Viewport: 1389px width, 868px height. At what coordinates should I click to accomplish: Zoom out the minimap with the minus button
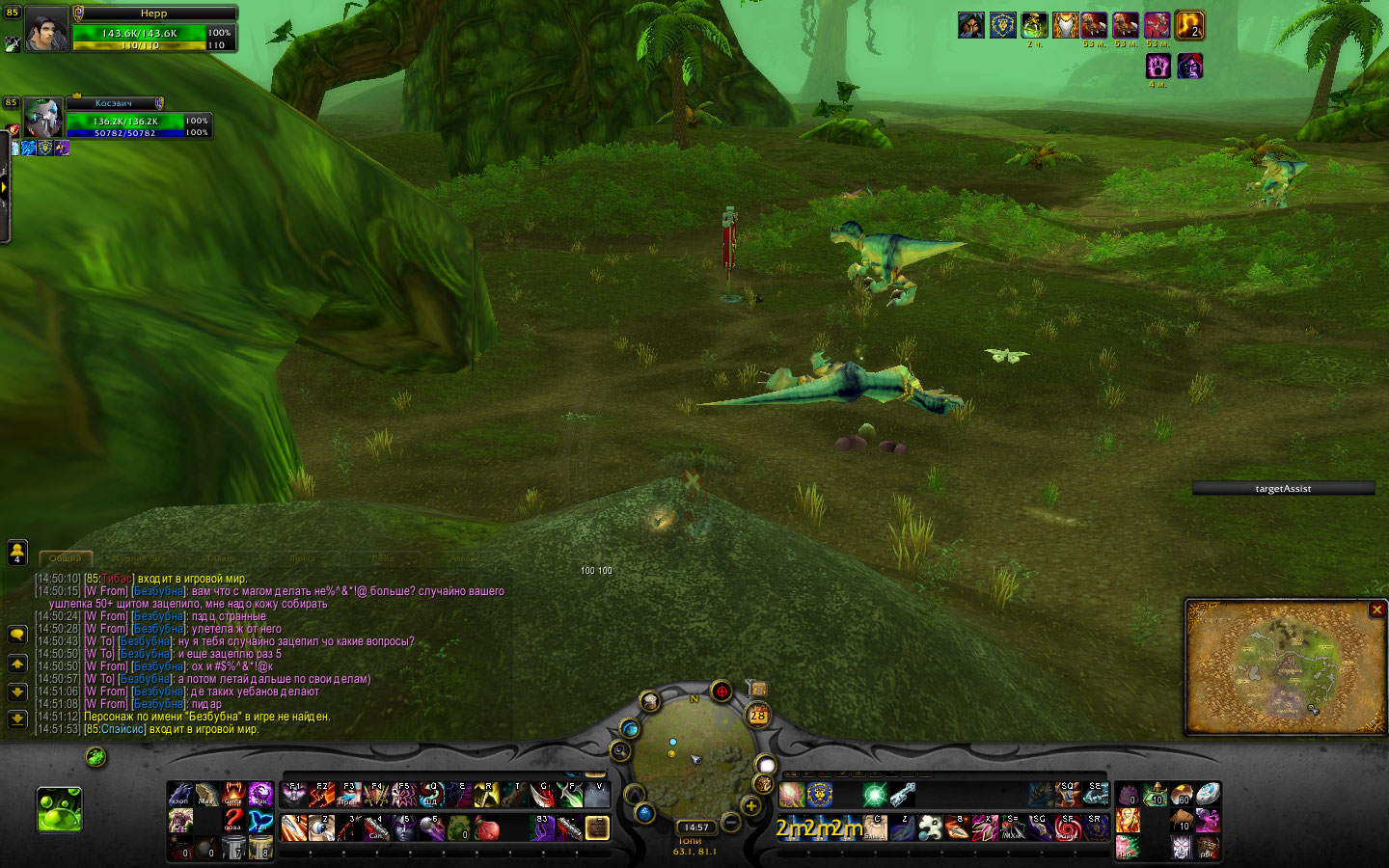click(731, 823)
